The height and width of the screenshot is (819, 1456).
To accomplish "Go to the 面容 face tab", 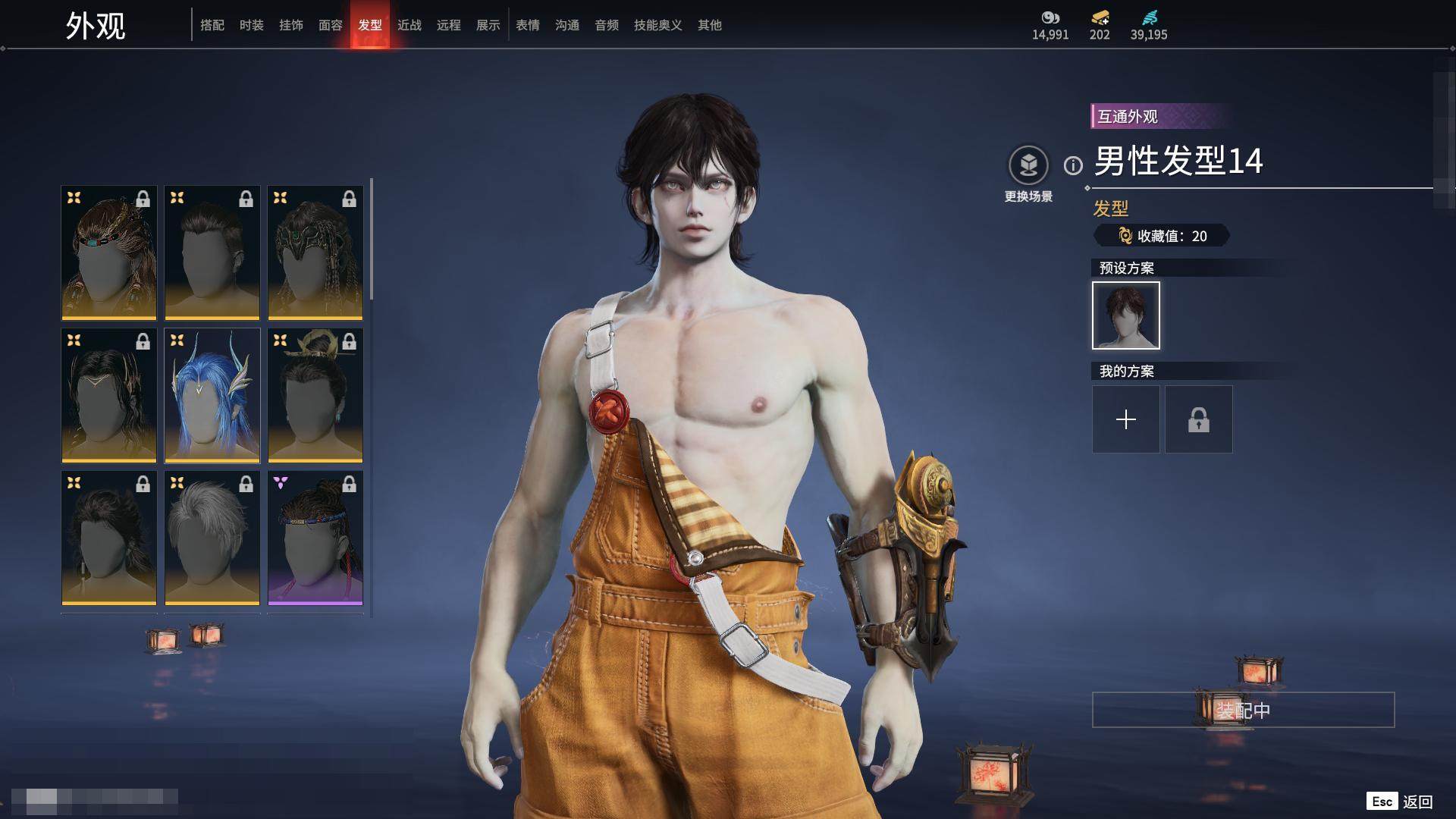I will 331,25.
